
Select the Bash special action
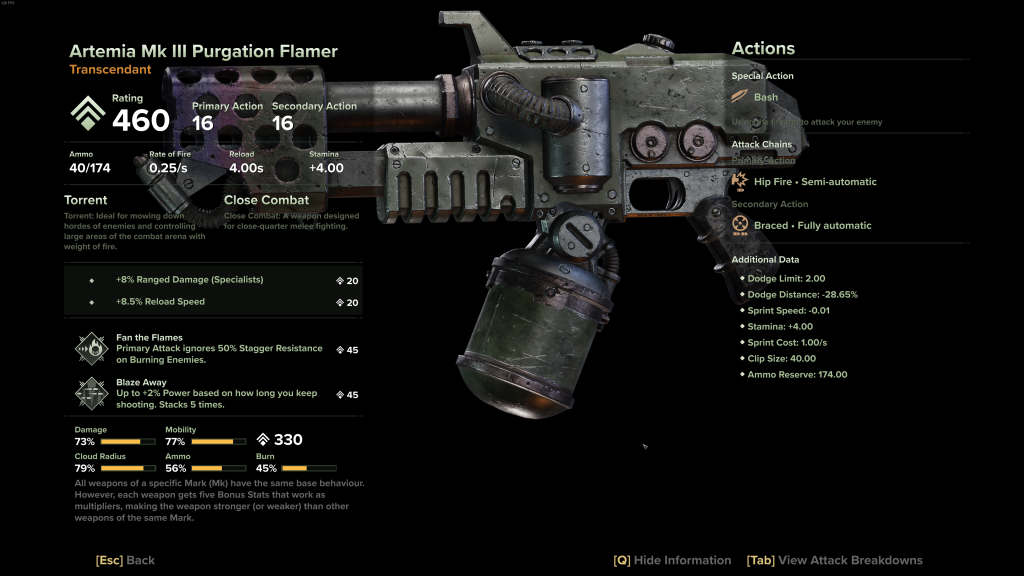point(765,97)
